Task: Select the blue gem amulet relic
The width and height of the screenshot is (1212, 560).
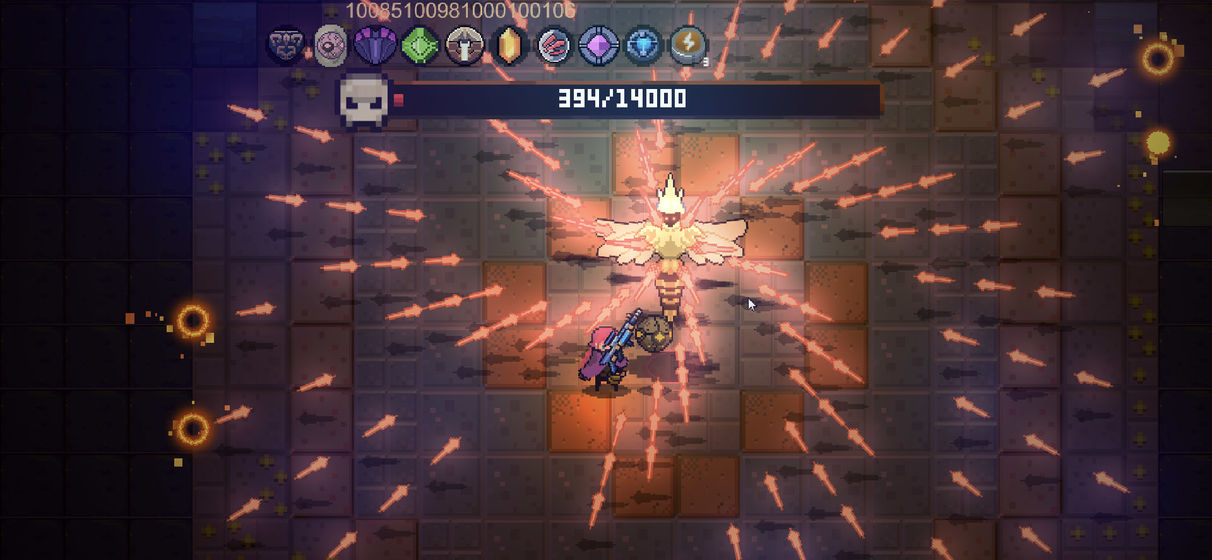Action: tap(643, 45)
